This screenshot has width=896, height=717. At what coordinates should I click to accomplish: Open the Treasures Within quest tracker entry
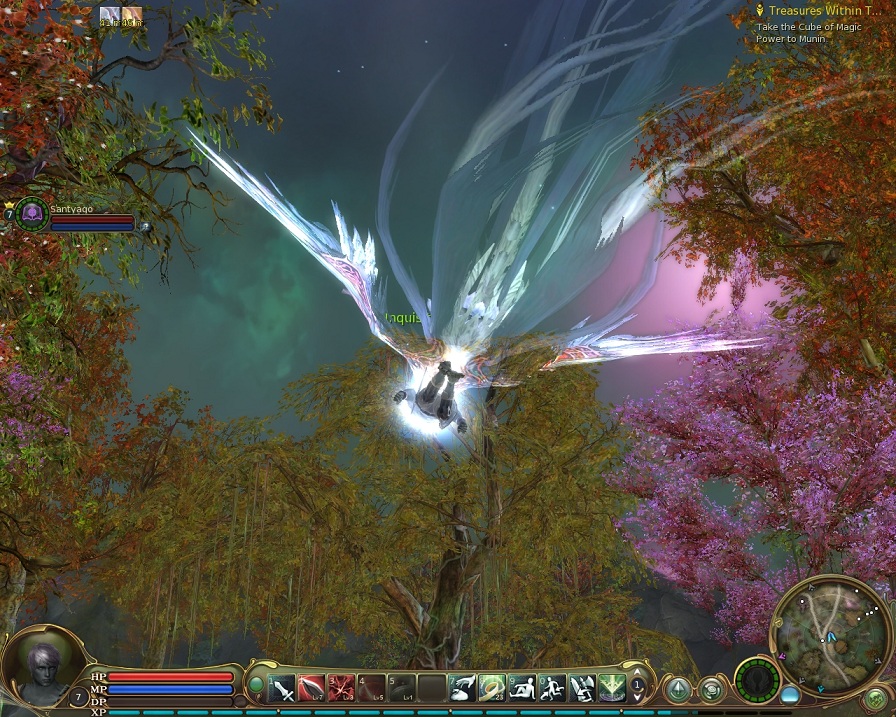click(x=819, y=10)
